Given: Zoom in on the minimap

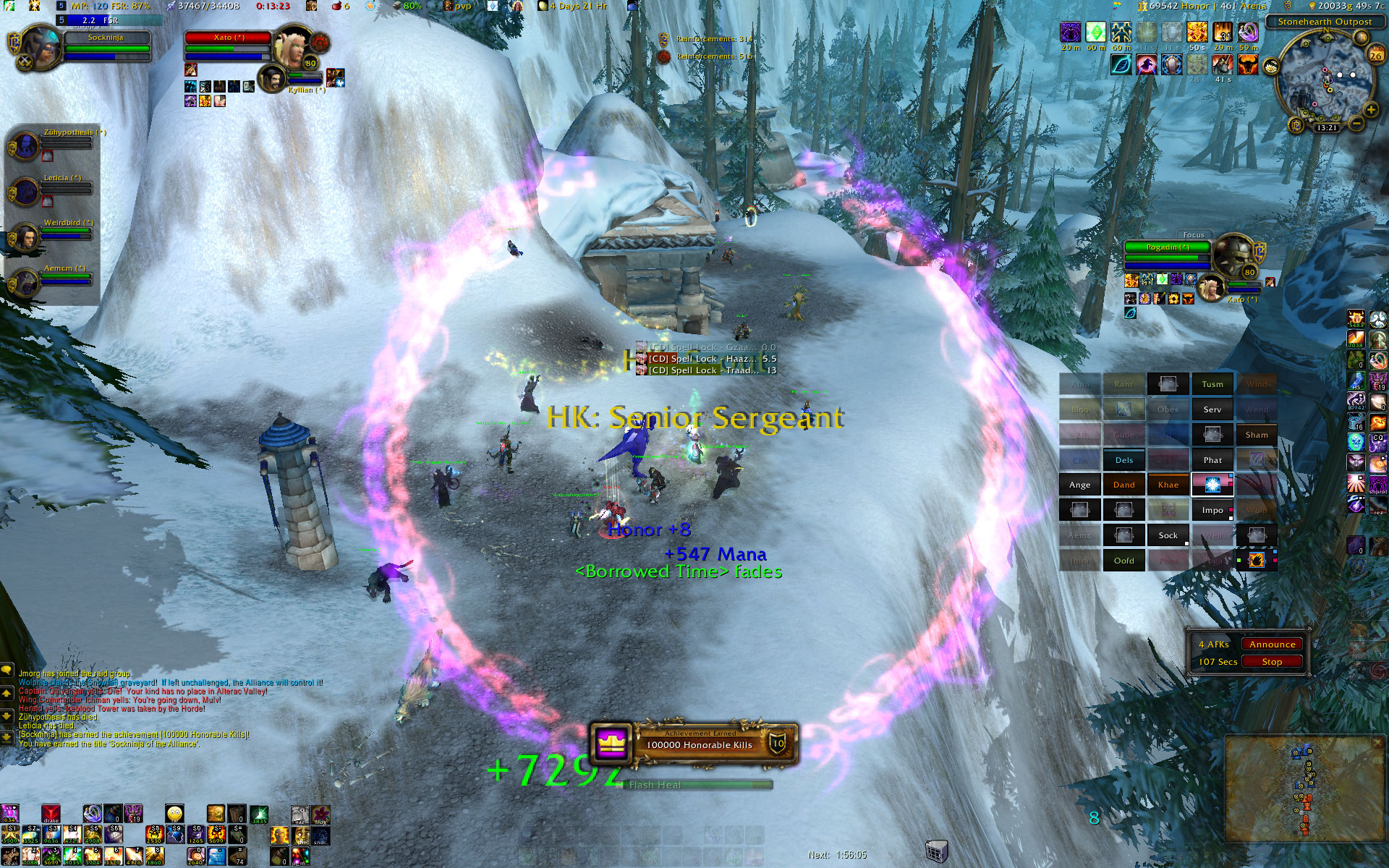Looking at the screenshot, I should tap(1370, 110).
